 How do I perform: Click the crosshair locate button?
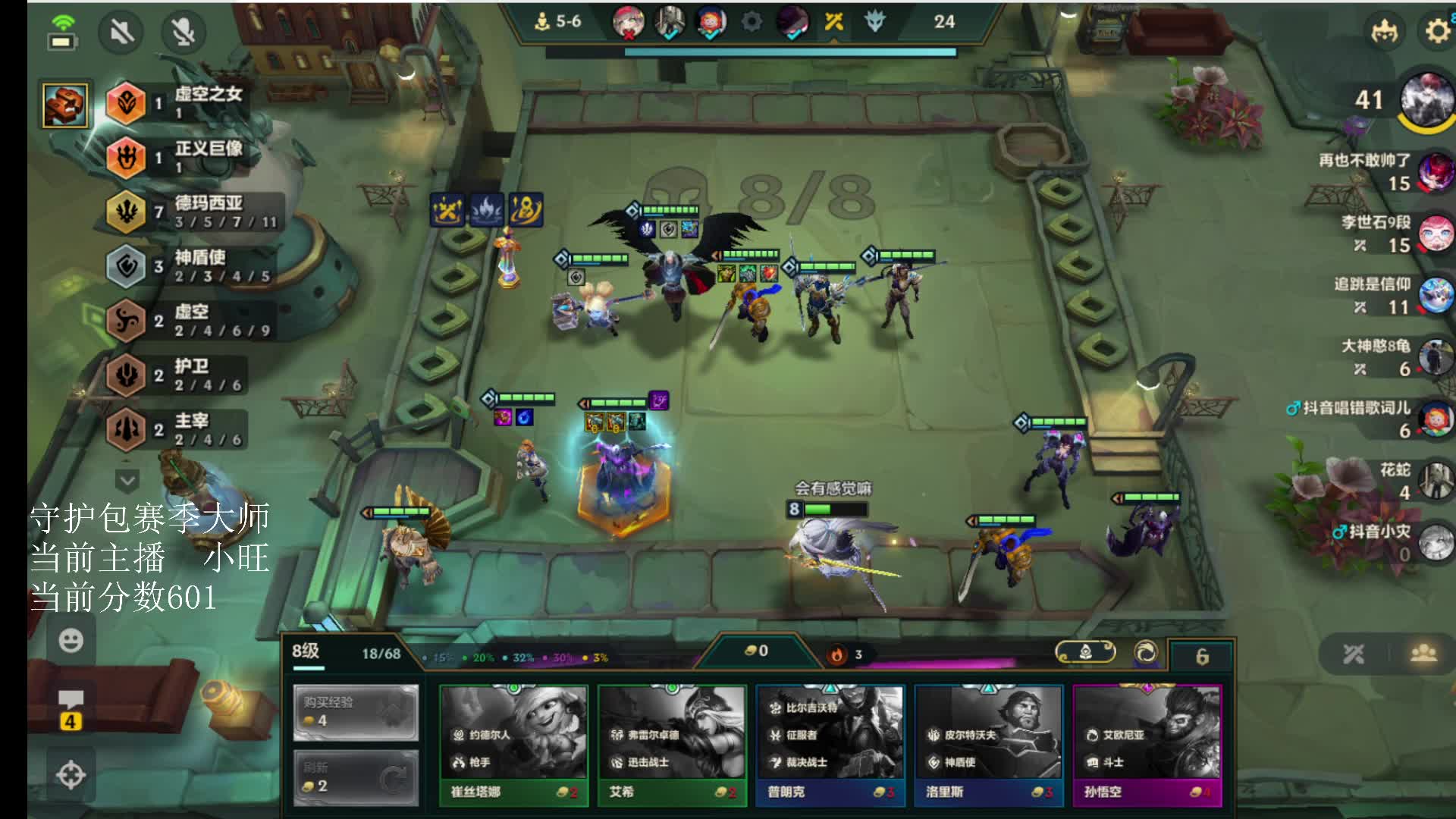pos(71,775)
